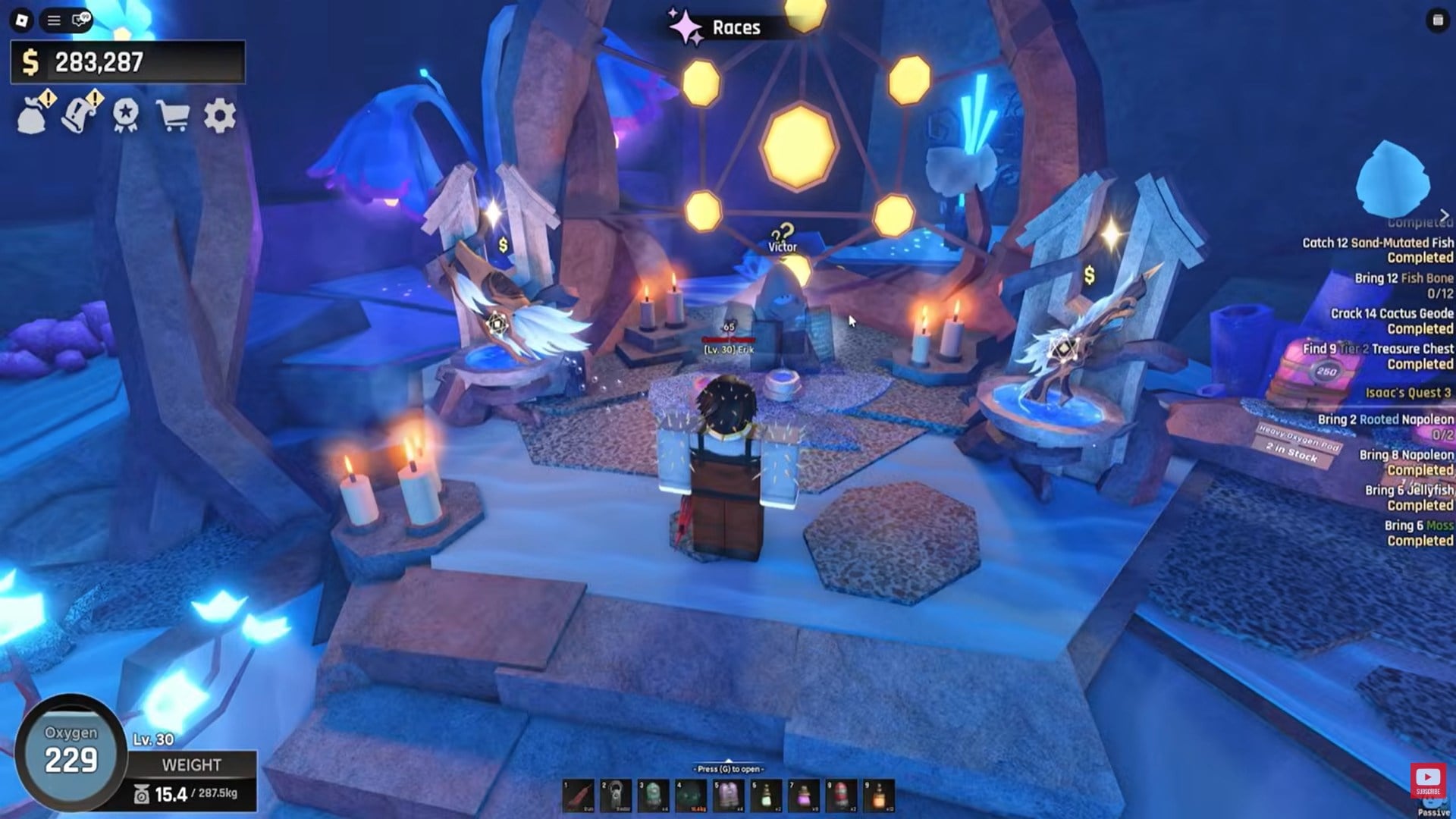Select the dark green item in slot 4
1456x819 pixels.
(x=691, y=796)
